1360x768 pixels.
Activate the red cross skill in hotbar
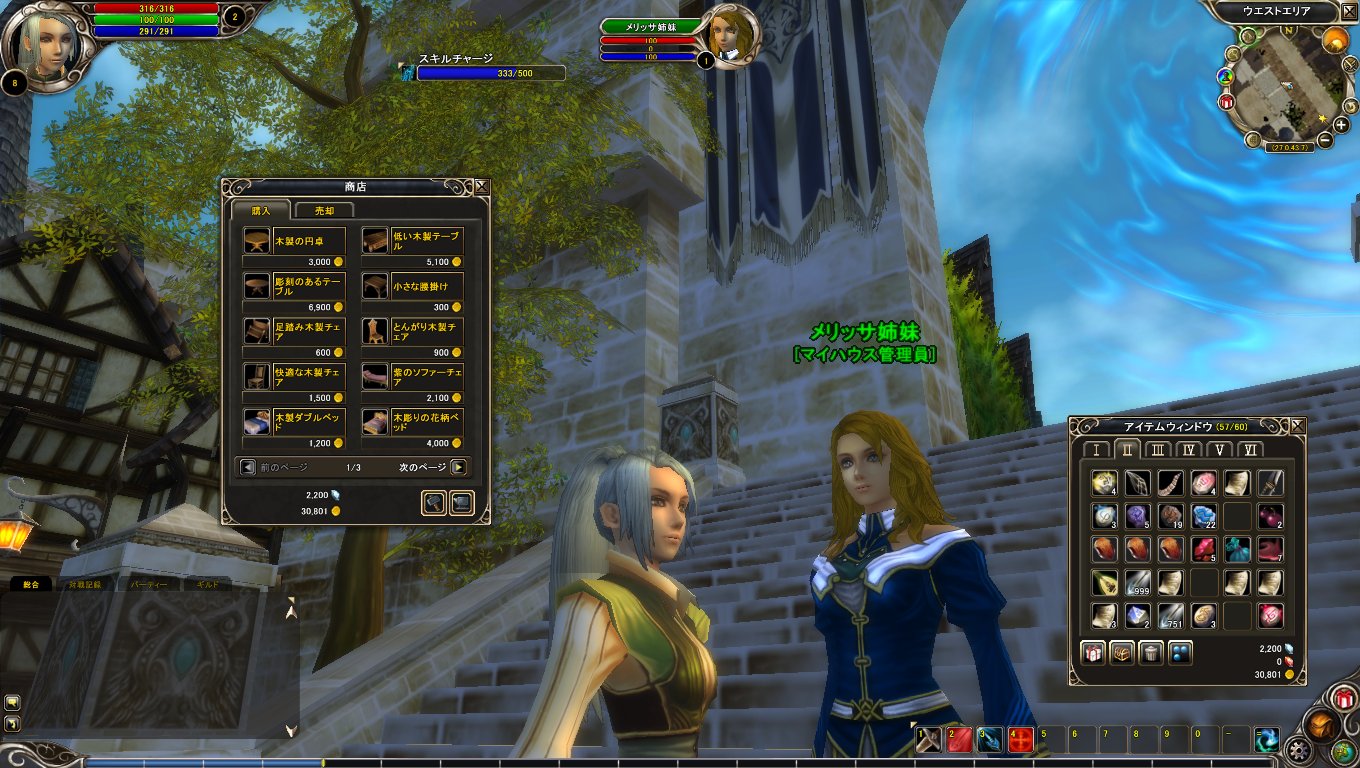pos(1020,740)
